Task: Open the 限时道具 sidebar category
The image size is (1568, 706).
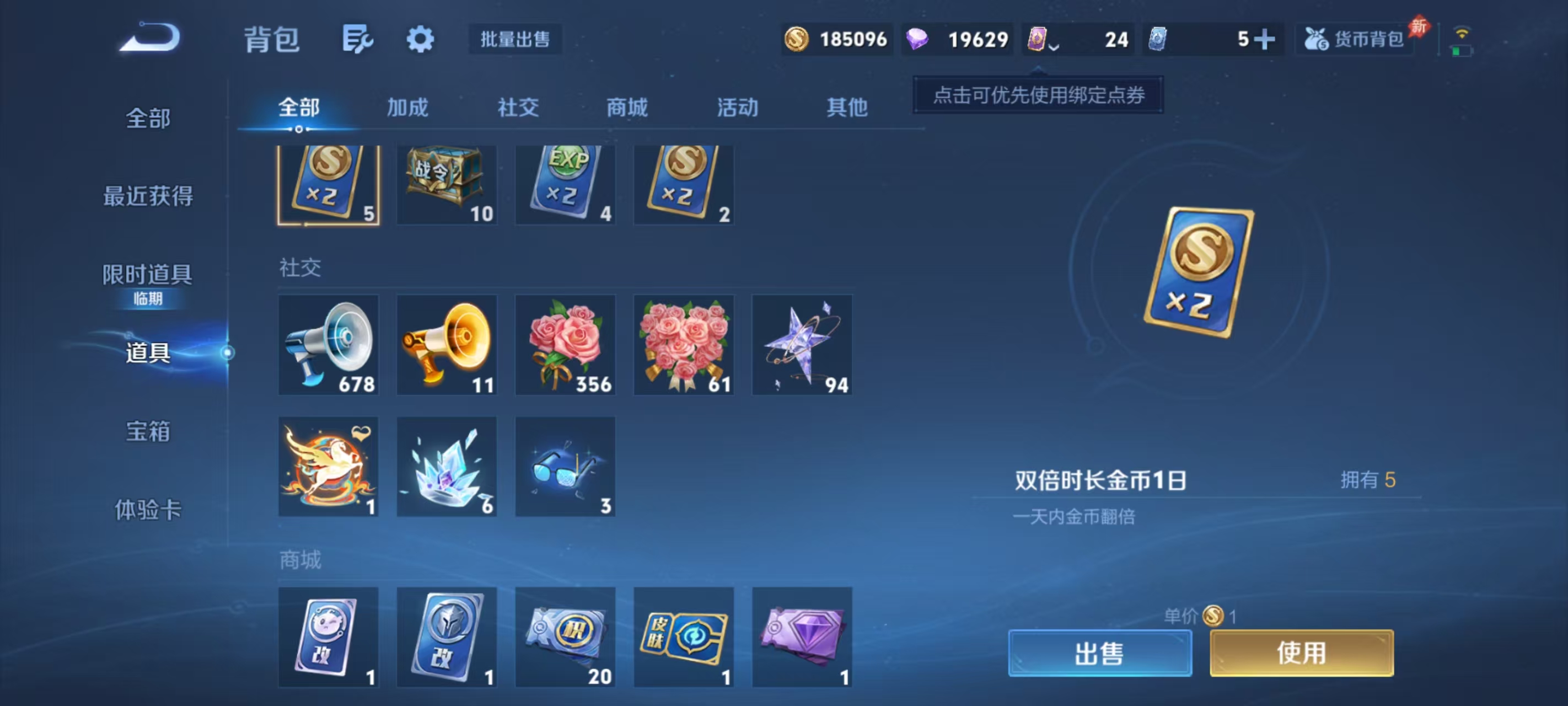Action: click(x=148, y=275)
